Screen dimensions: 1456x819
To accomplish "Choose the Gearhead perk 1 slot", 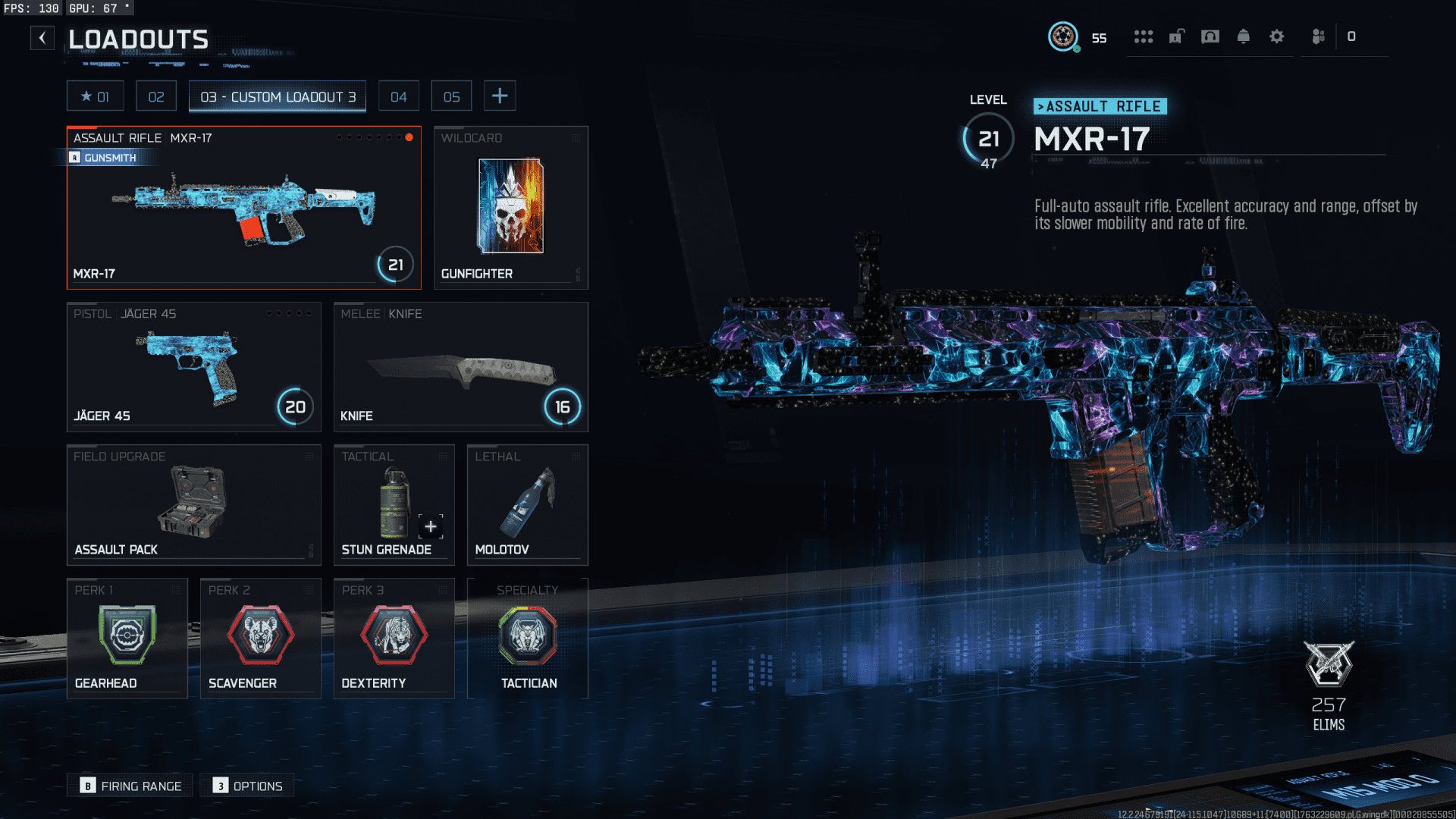I will (x=127, y=639).
